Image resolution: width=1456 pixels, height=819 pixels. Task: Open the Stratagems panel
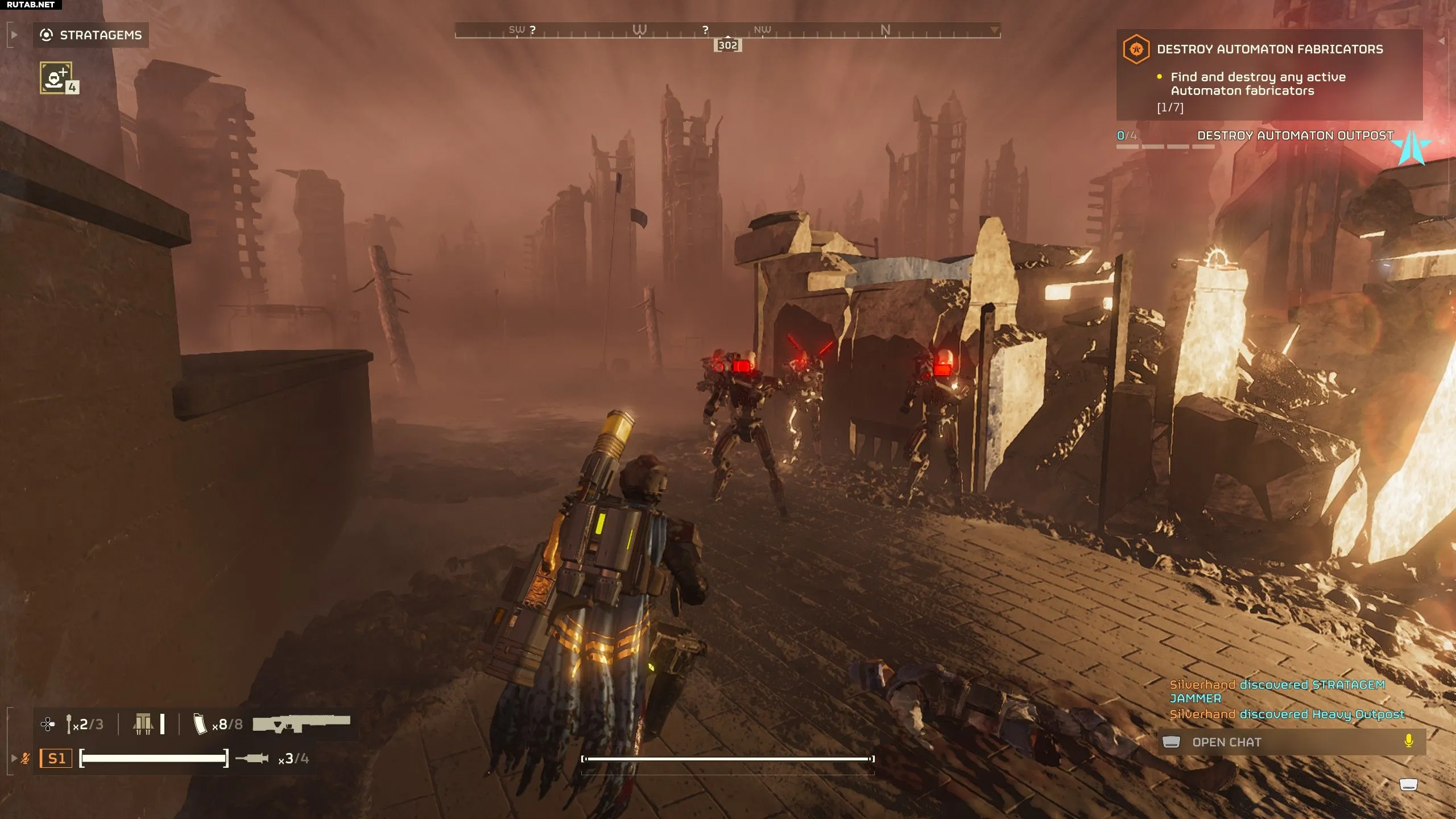[91, 35]
